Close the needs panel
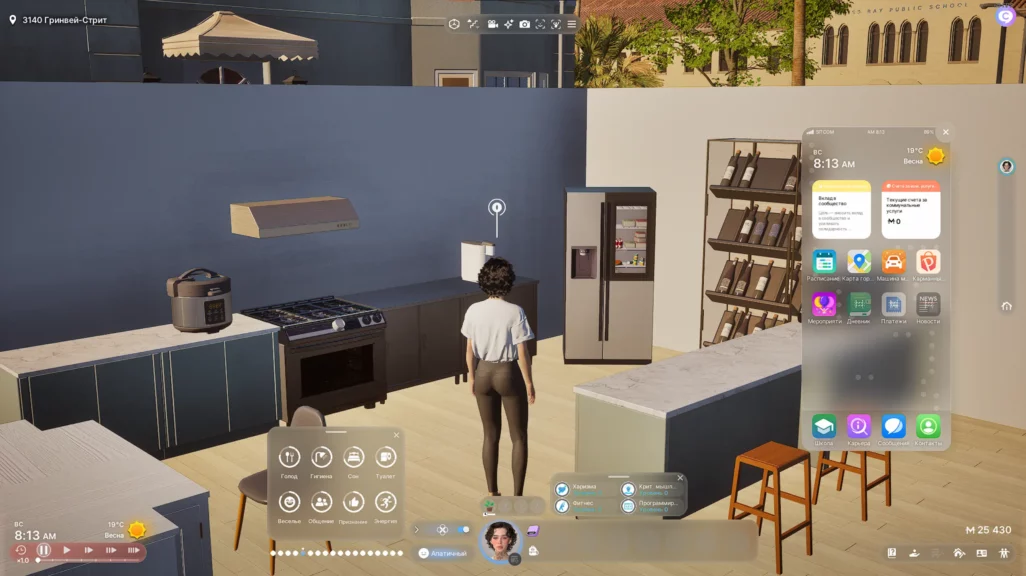Screen dimensions: 1026x576 point(396,435)
